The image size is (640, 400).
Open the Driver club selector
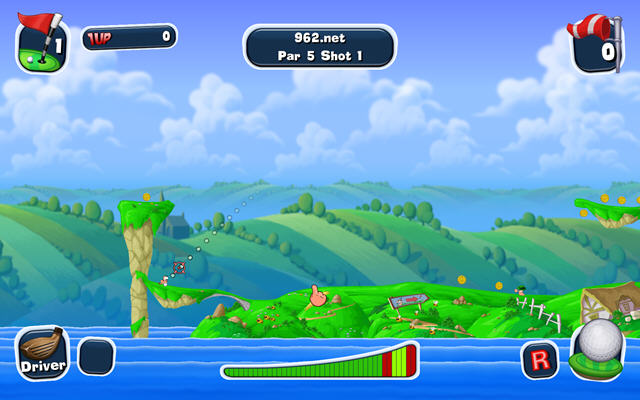coord(43,354)
